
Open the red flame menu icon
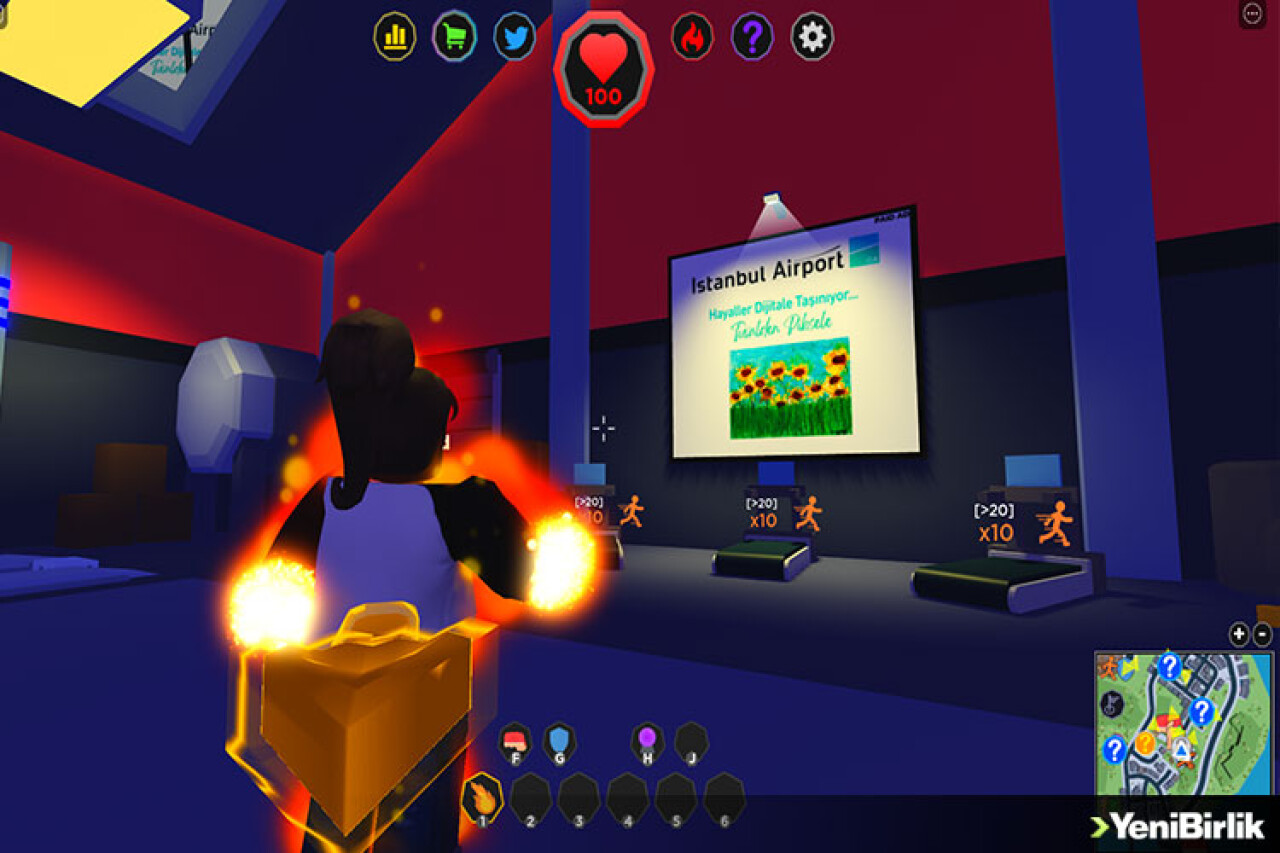coord(692,37)
